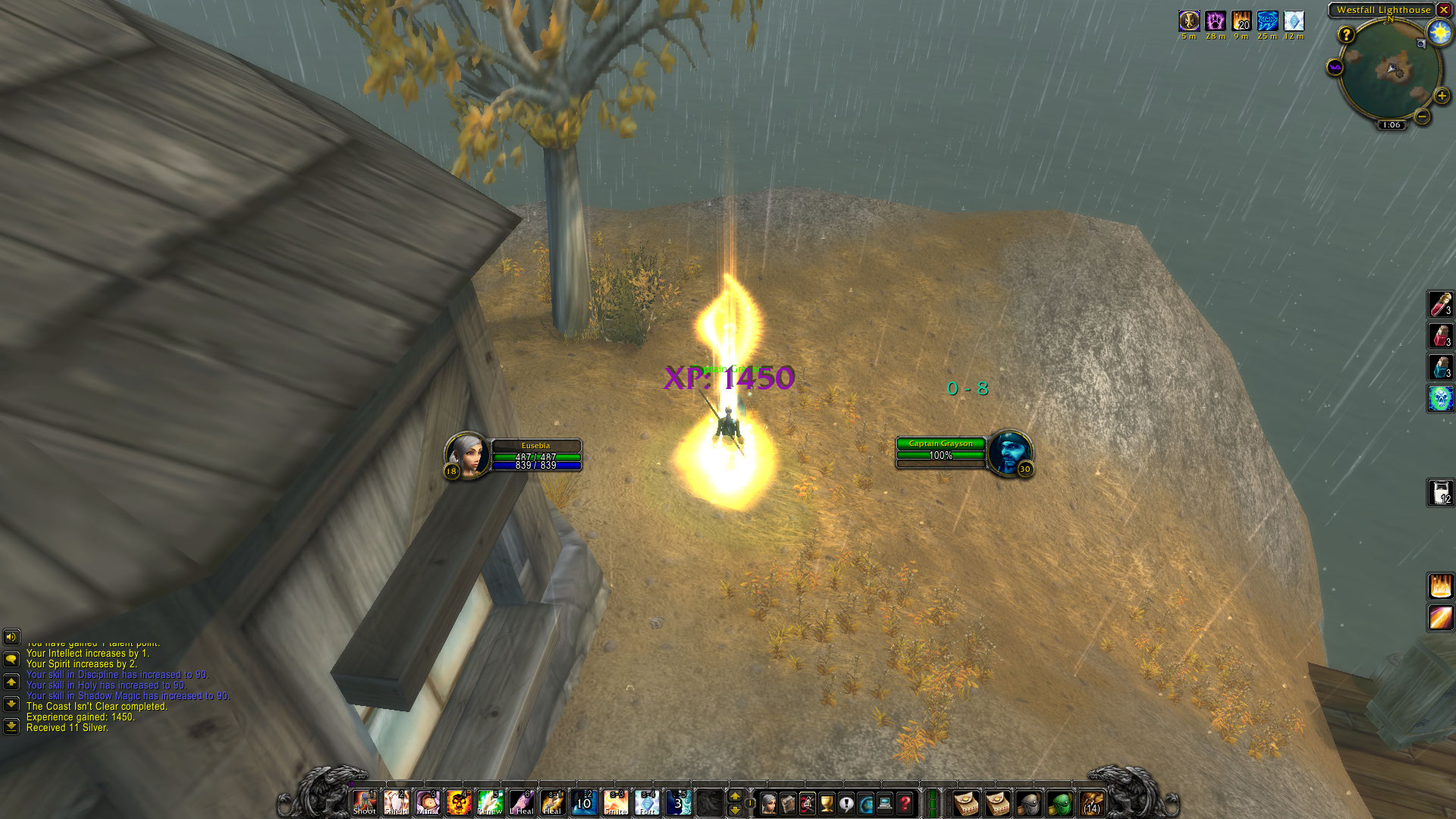Open the achievements trophy button

(x=827, y=803)
